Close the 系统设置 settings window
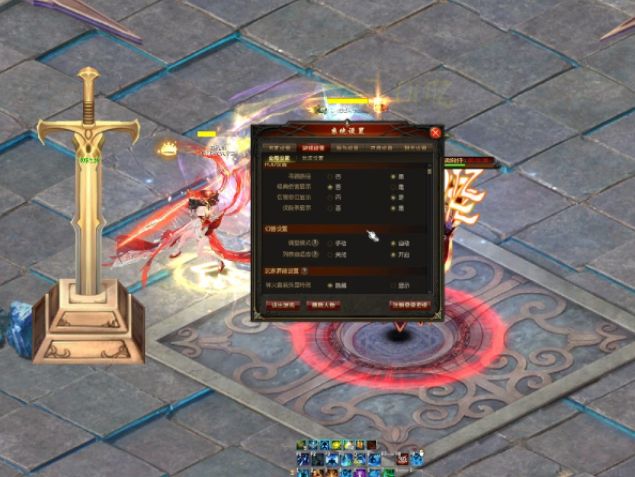Viewport: 635px width, 477px height. (435, 132)
